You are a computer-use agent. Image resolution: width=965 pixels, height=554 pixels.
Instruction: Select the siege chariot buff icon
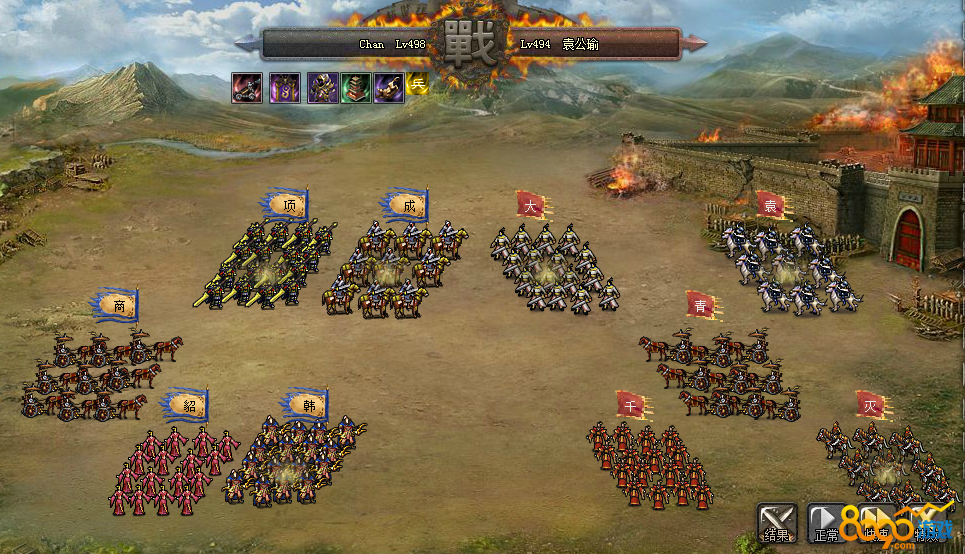[247, 88]
